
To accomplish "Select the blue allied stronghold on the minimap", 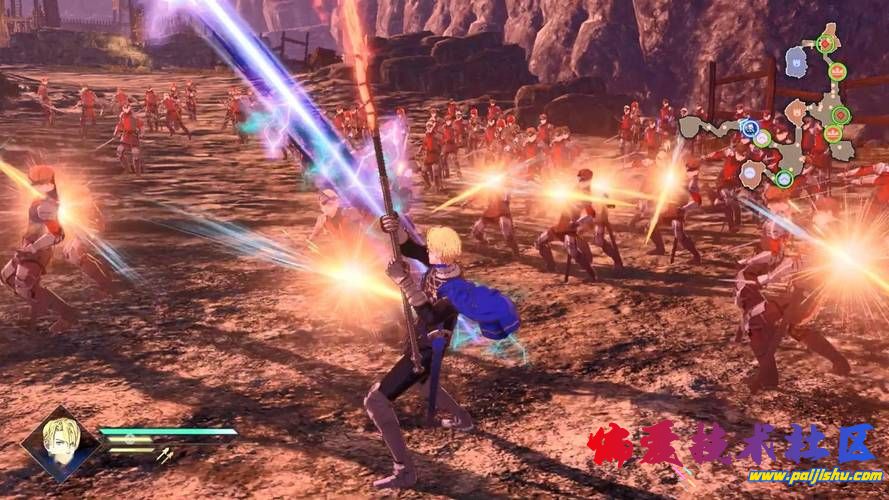I will [796, 62].
